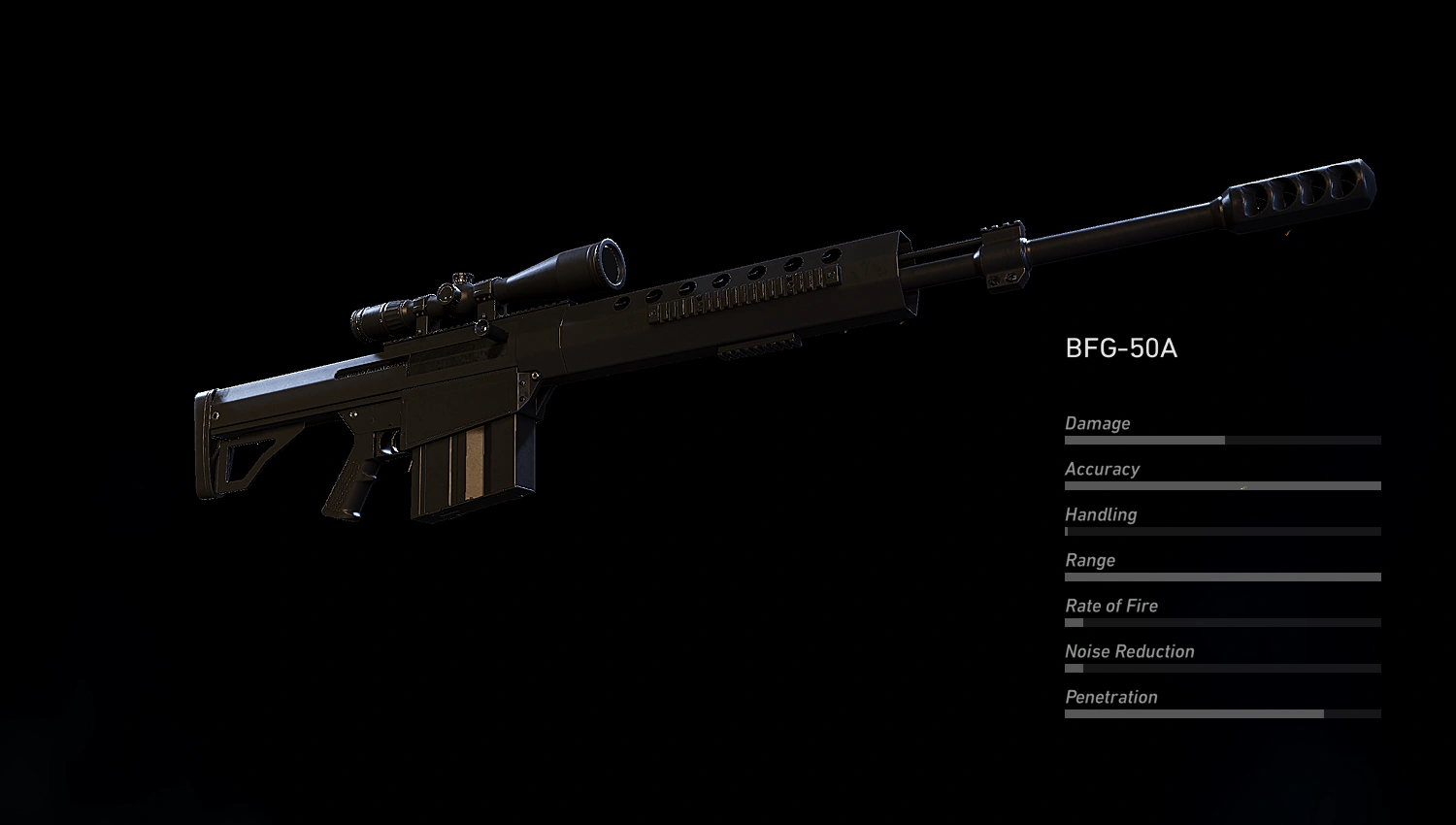Select the scope's front lens
This screenshot has width=1456, height=825.
coord(612,262)
